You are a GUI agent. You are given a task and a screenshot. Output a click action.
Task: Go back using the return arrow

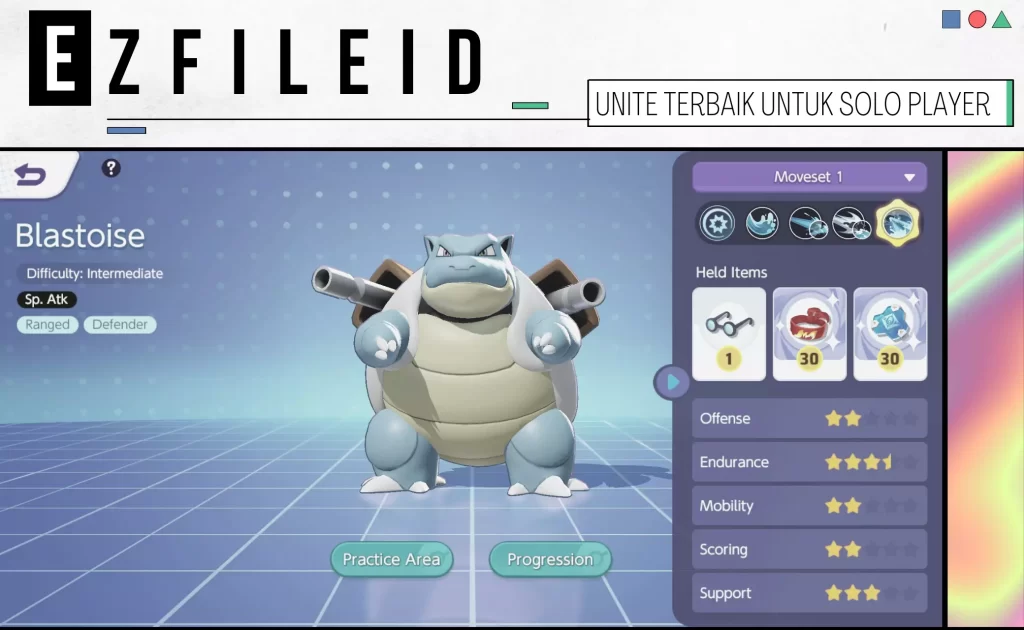click(x=31, y=176)
